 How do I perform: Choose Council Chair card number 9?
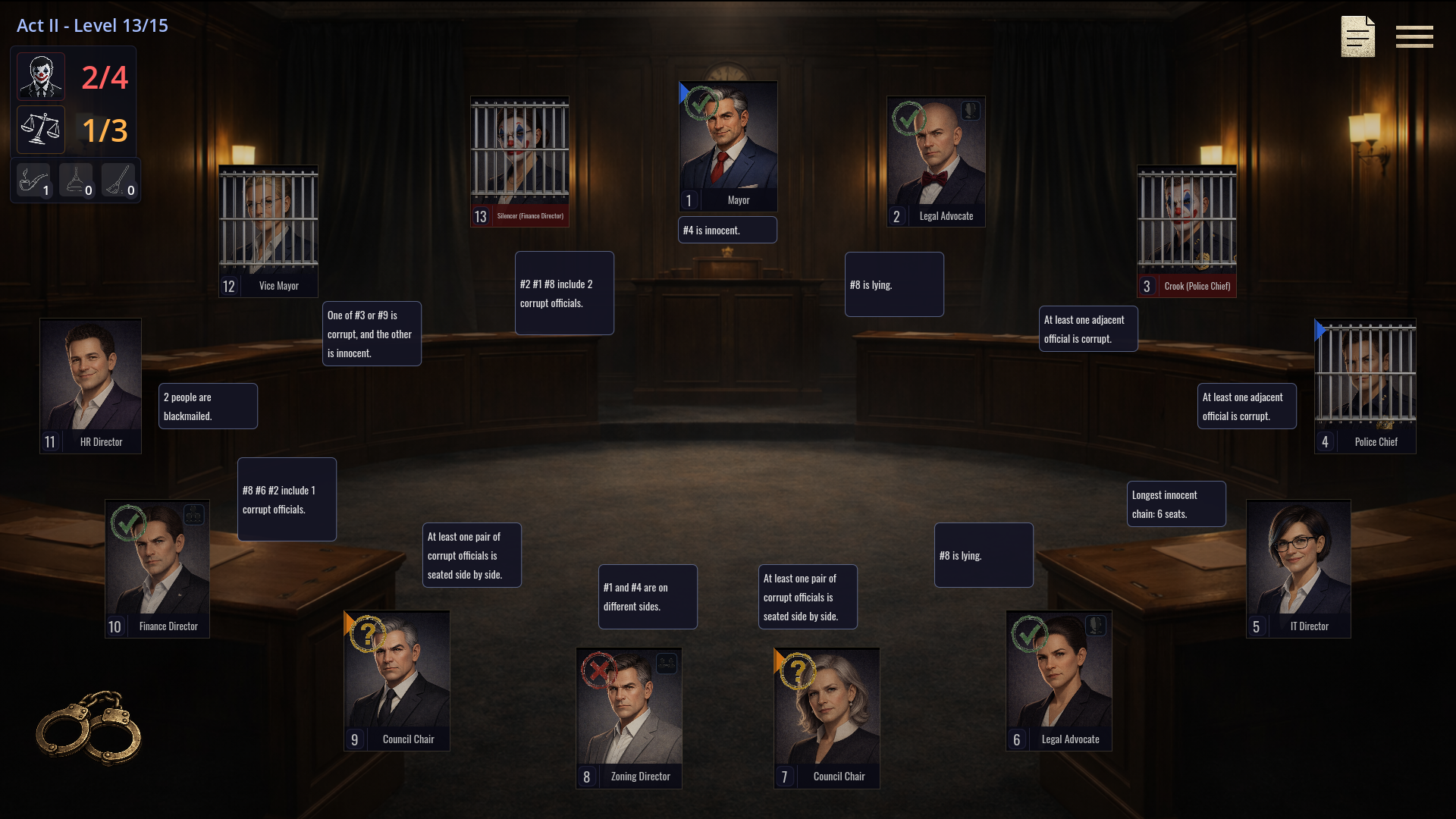click(397, 680)
